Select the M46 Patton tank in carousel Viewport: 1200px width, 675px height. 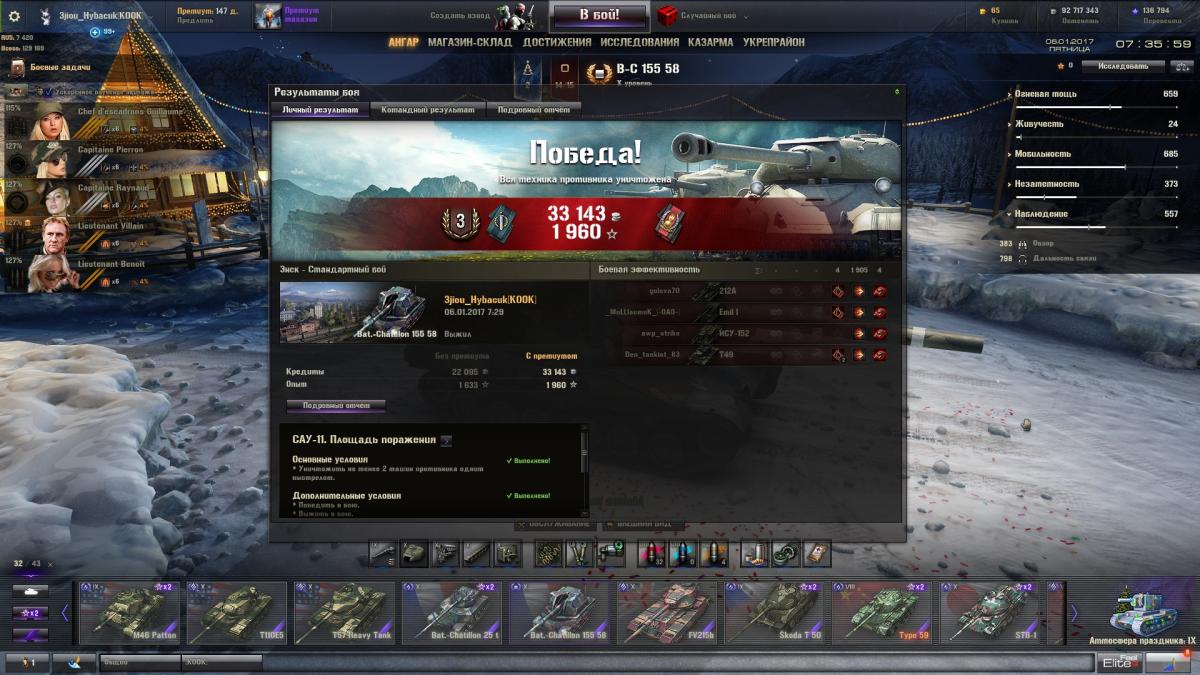click(129, 612)
